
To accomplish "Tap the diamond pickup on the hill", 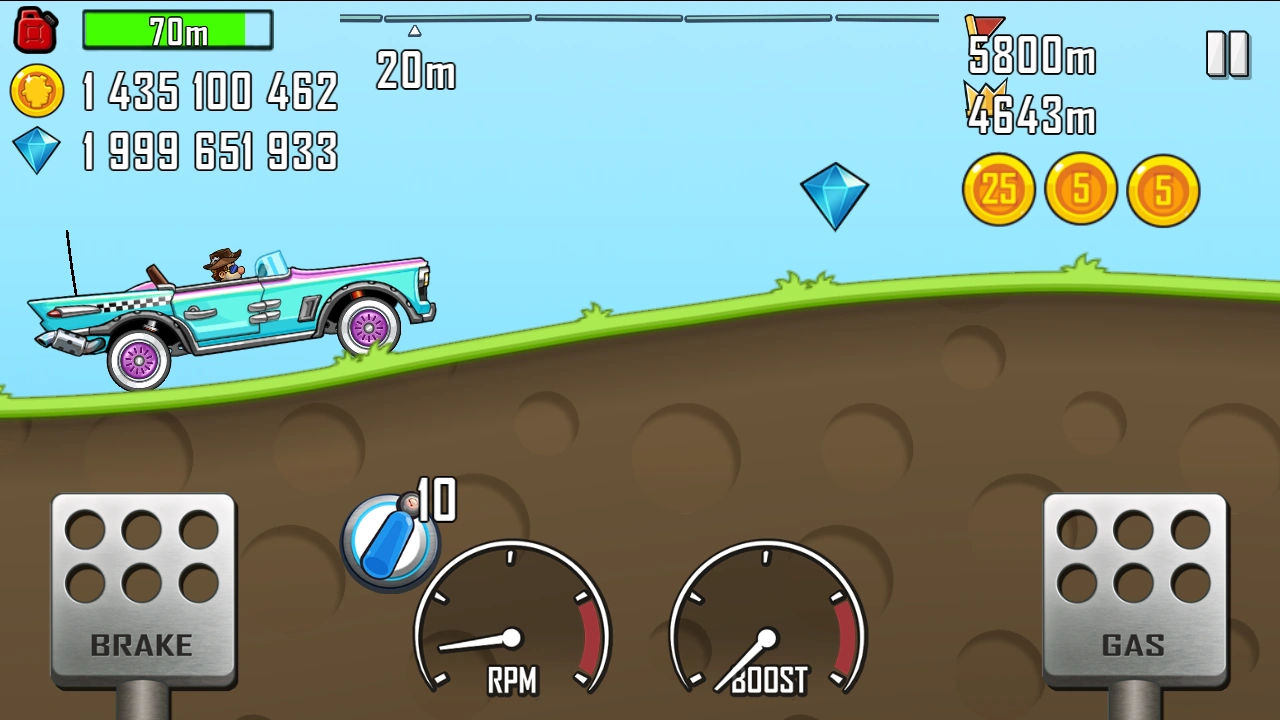I will click(x=836, y=193).
